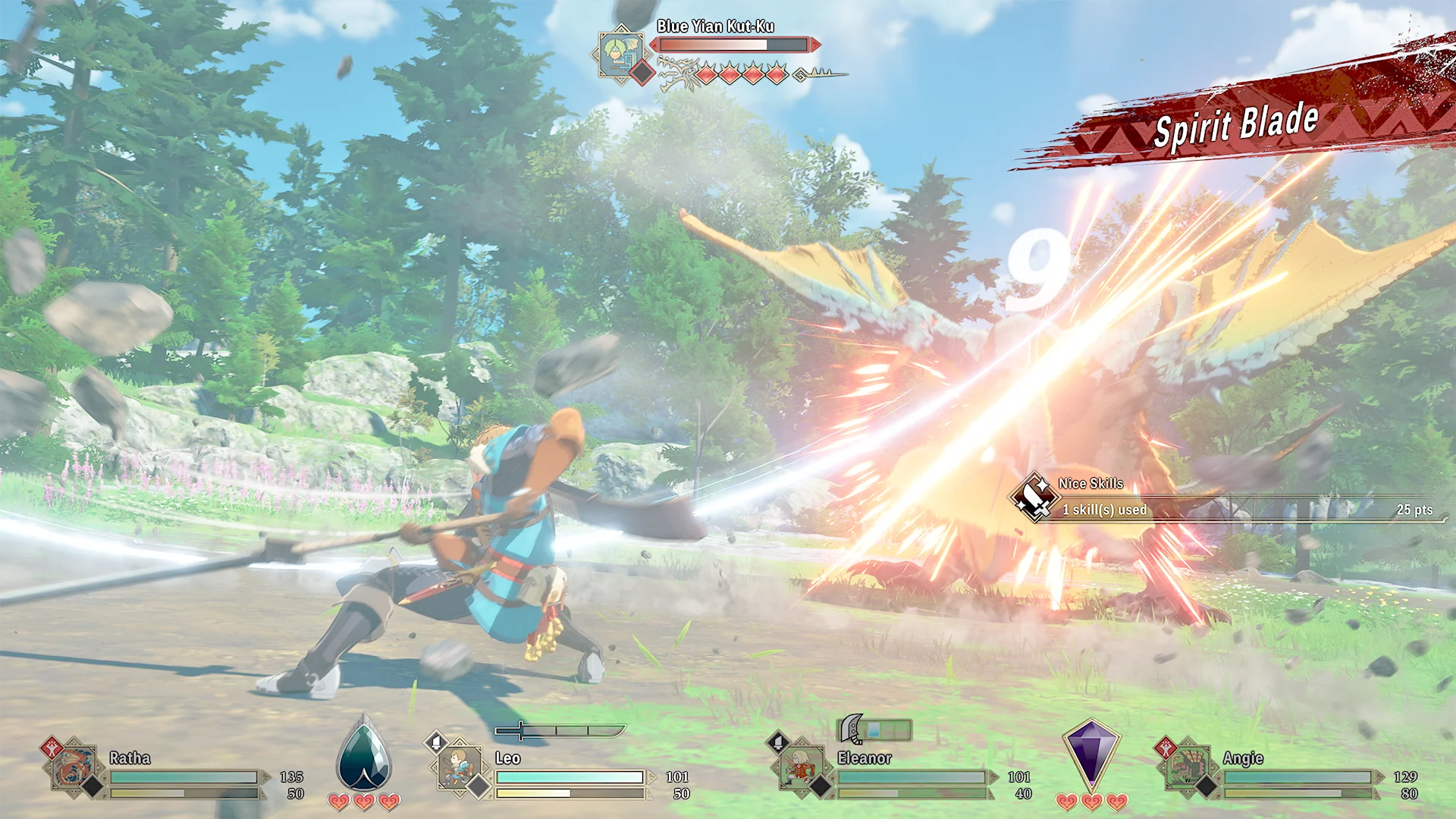The image size is (1456, 819).
Task: Click the sword gauge above Leo's name
Action: (560, 731)
